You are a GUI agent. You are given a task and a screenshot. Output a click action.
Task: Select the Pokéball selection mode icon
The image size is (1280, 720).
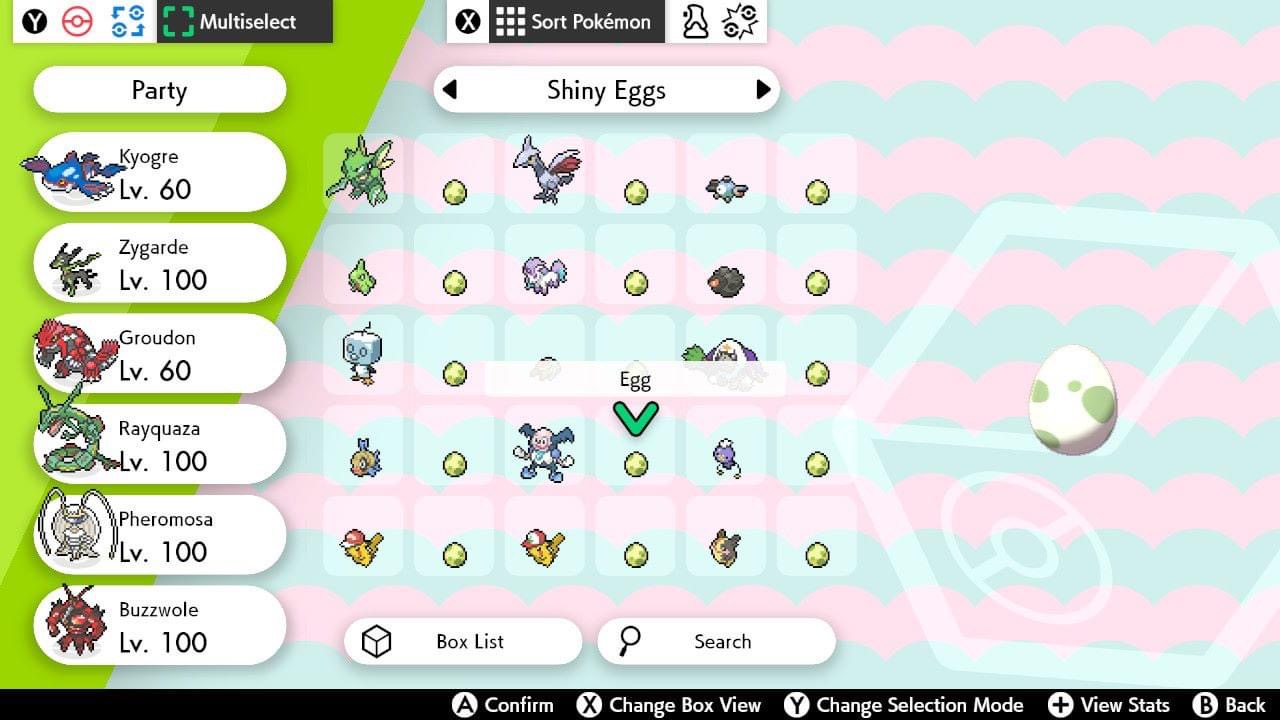pyautogui.click(x=75, y=20)
